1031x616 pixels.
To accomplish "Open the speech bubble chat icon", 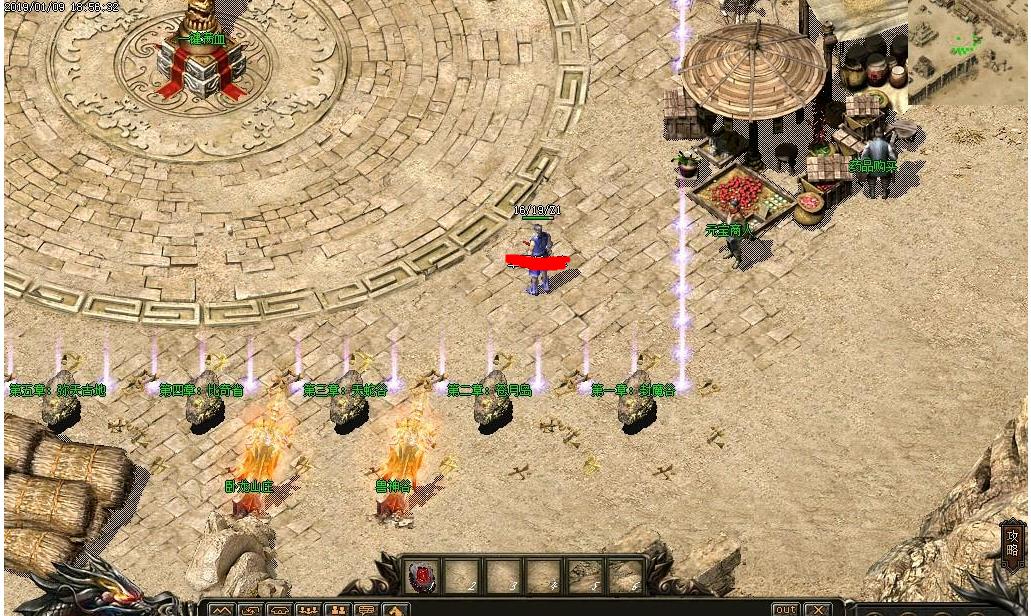I will coord(367,610).
